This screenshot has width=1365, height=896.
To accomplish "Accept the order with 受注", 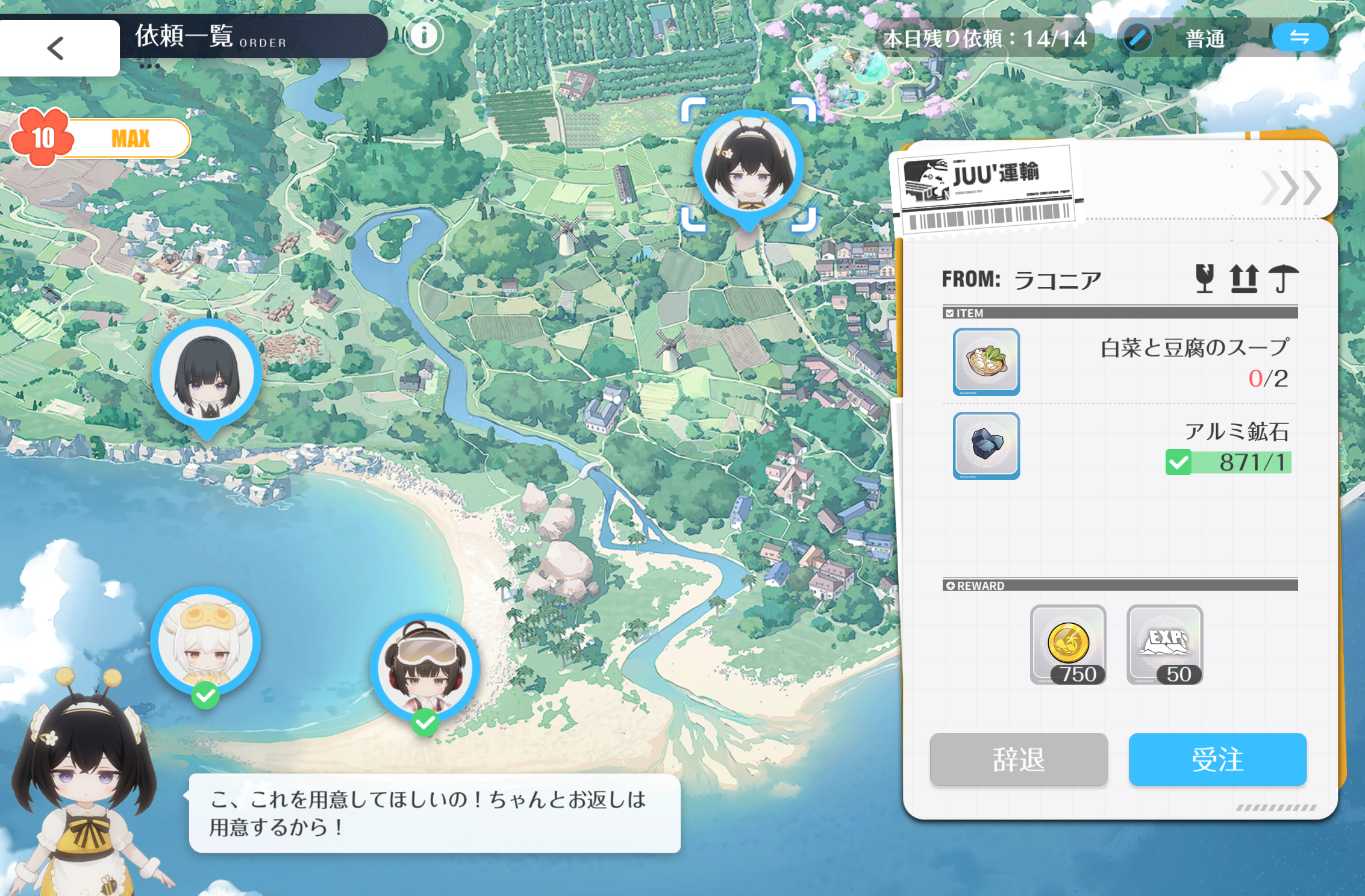I will pos(1217,759).
